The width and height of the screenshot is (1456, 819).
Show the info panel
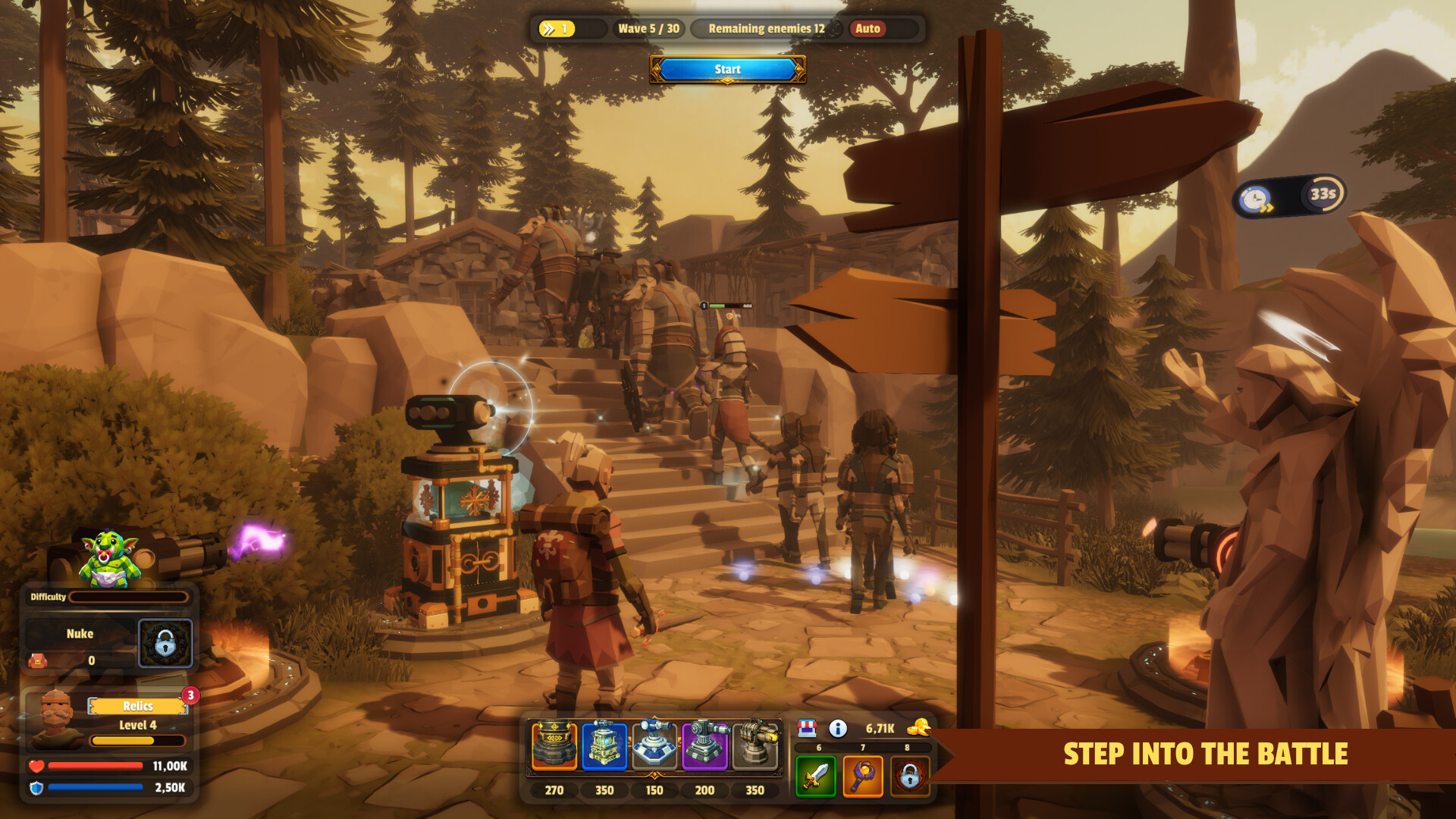pos(838,728)
